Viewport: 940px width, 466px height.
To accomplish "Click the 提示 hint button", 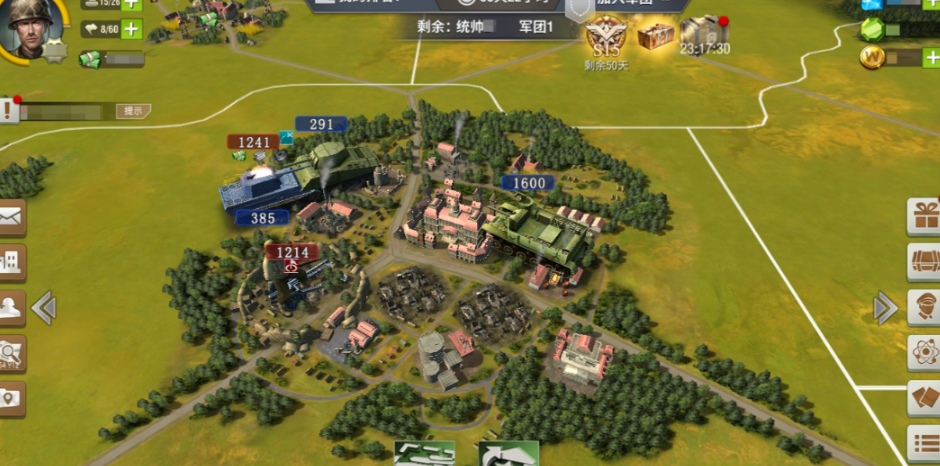I will 133,111.
